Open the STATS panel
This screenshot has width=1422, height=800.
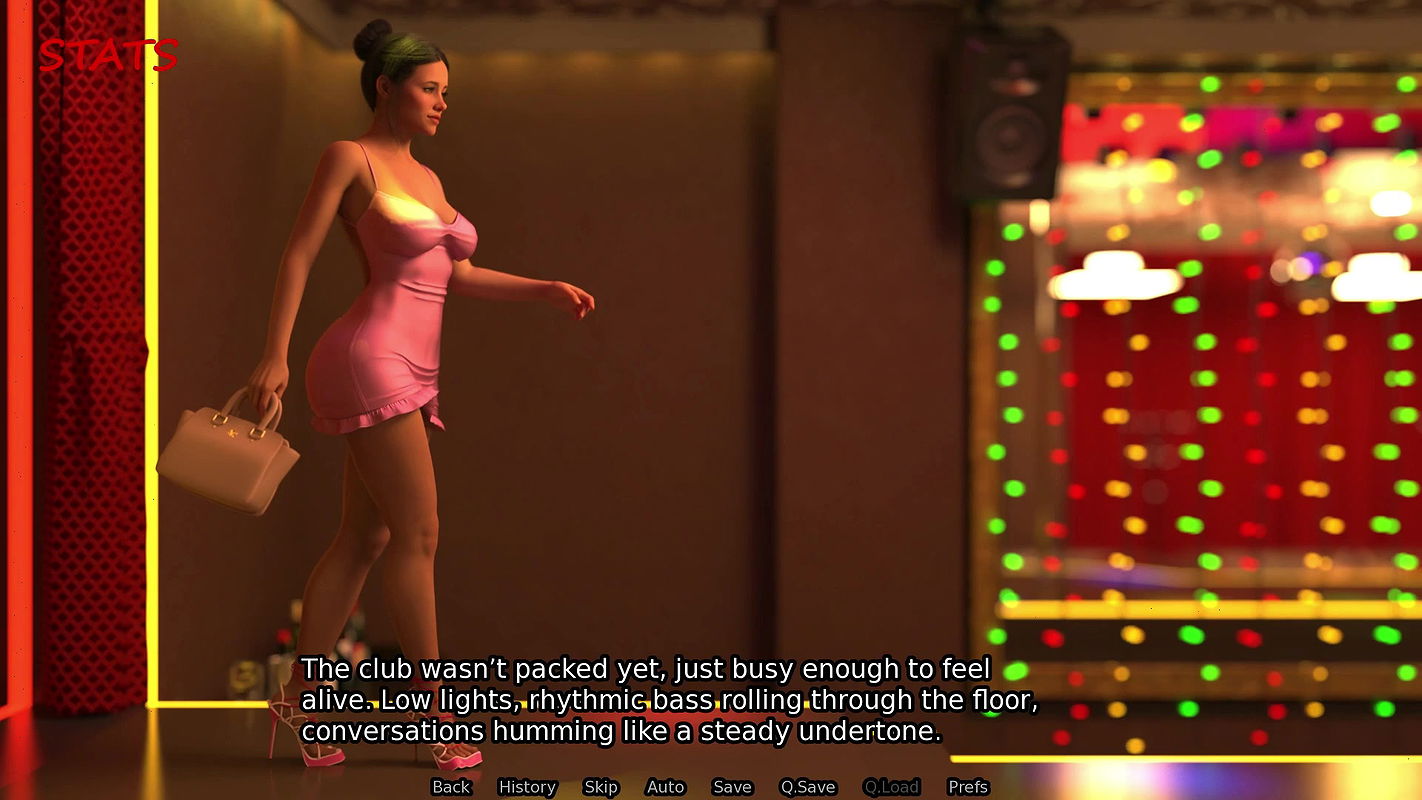click(x=108, y=55)
